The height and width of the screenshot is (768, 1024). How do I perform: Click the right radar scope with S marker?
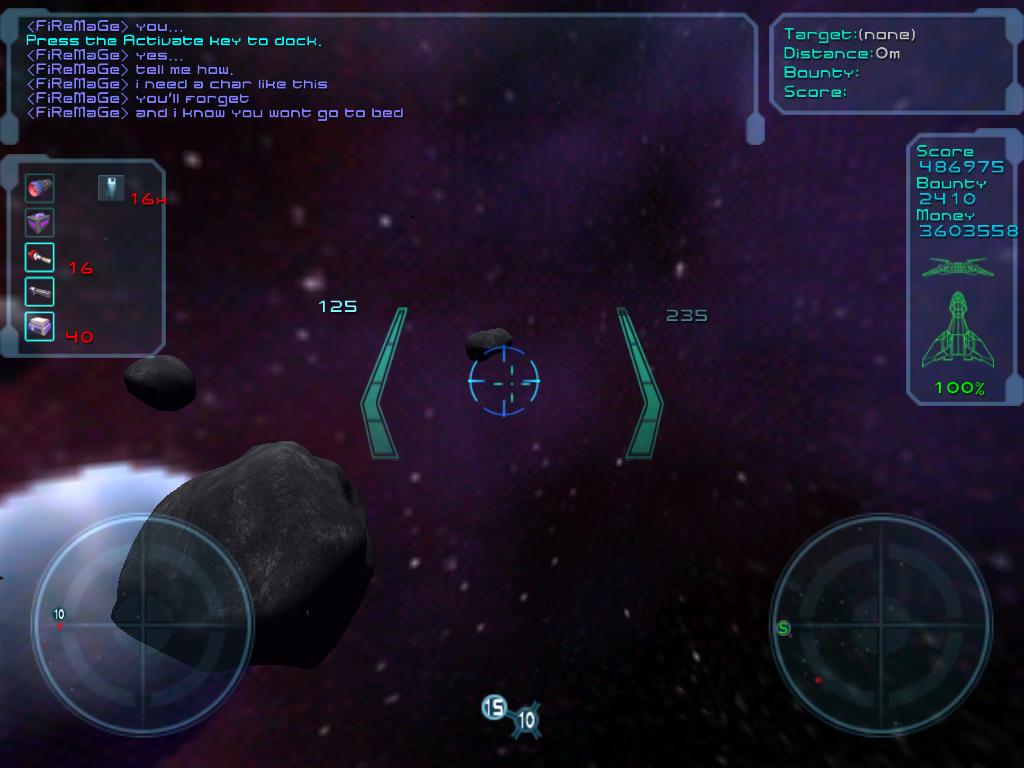pos(881,626)
